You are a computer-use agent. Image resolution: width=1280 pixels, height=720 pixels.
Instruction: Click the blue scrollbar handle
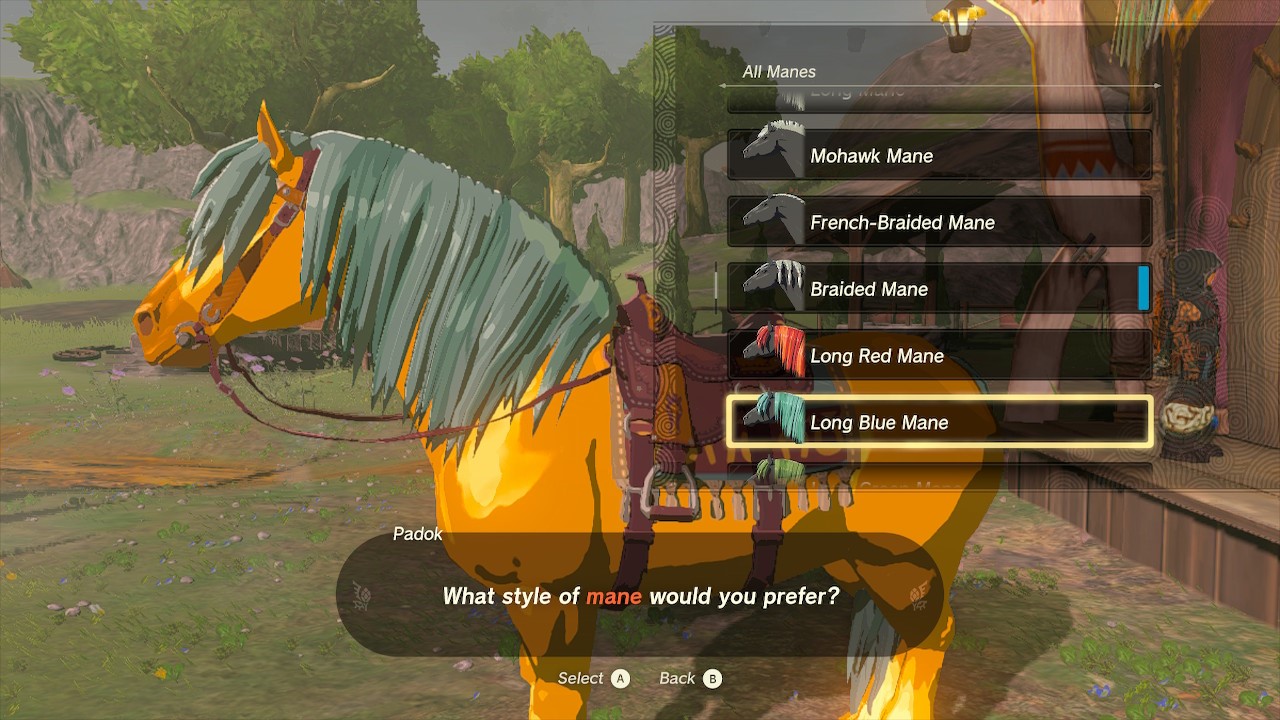1143,288
